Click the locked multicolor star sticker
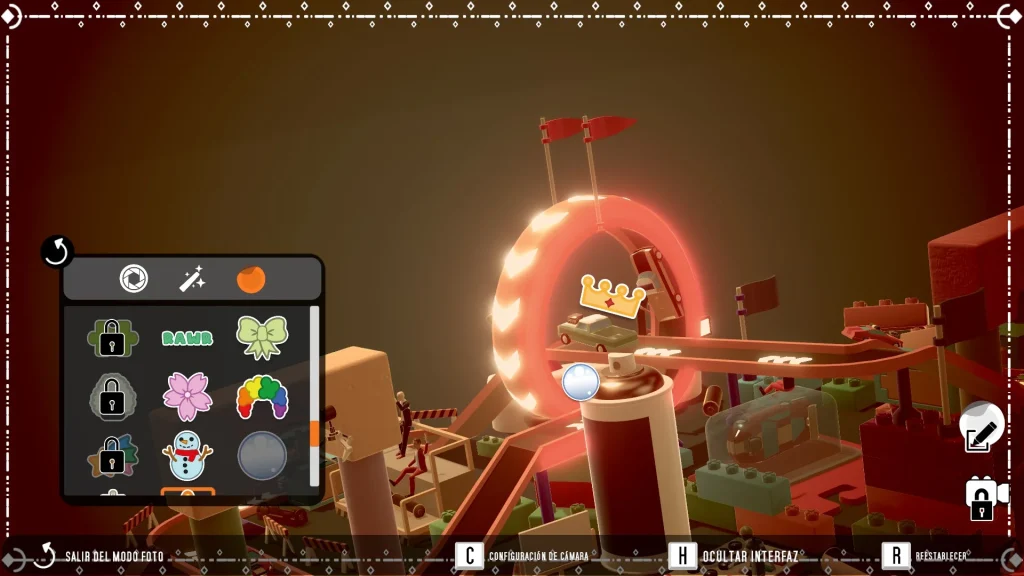Viewport: 1024px width, 576px height. tap(112, 456)
